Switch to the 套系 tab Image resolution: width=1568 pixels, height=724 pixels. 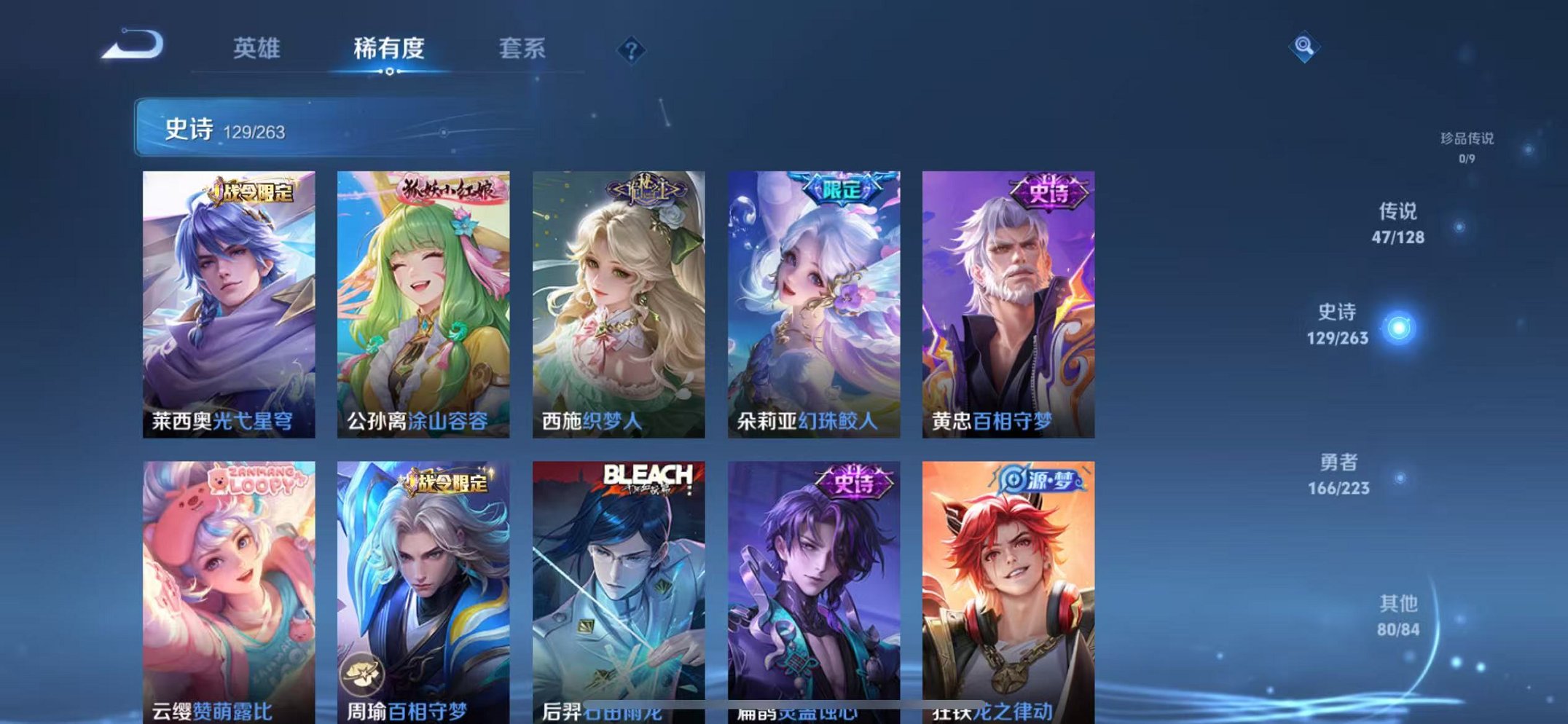(x=522, y=50)
